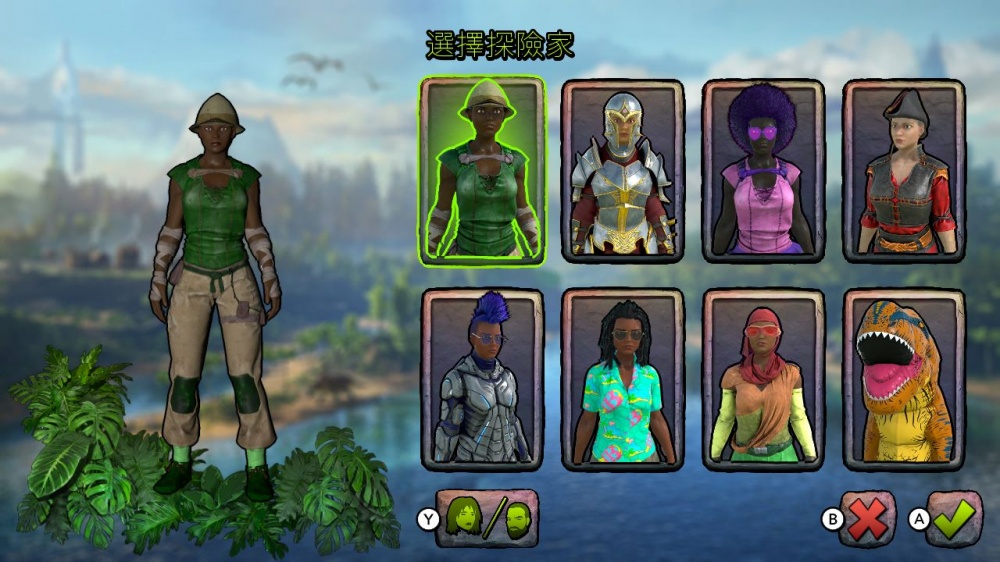1000x562 pixels.
Task: Pick the Hawaiian shirt explorer card
Action: (x=622, y=379)
